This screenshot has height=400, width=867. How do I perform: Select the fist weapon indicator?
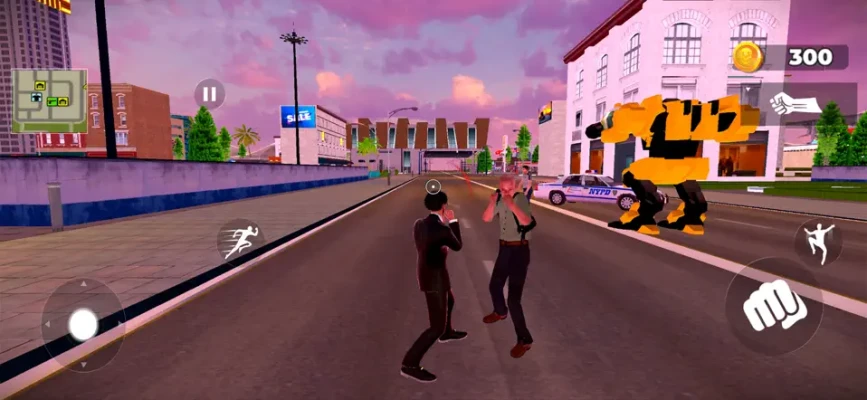(796, 103)
